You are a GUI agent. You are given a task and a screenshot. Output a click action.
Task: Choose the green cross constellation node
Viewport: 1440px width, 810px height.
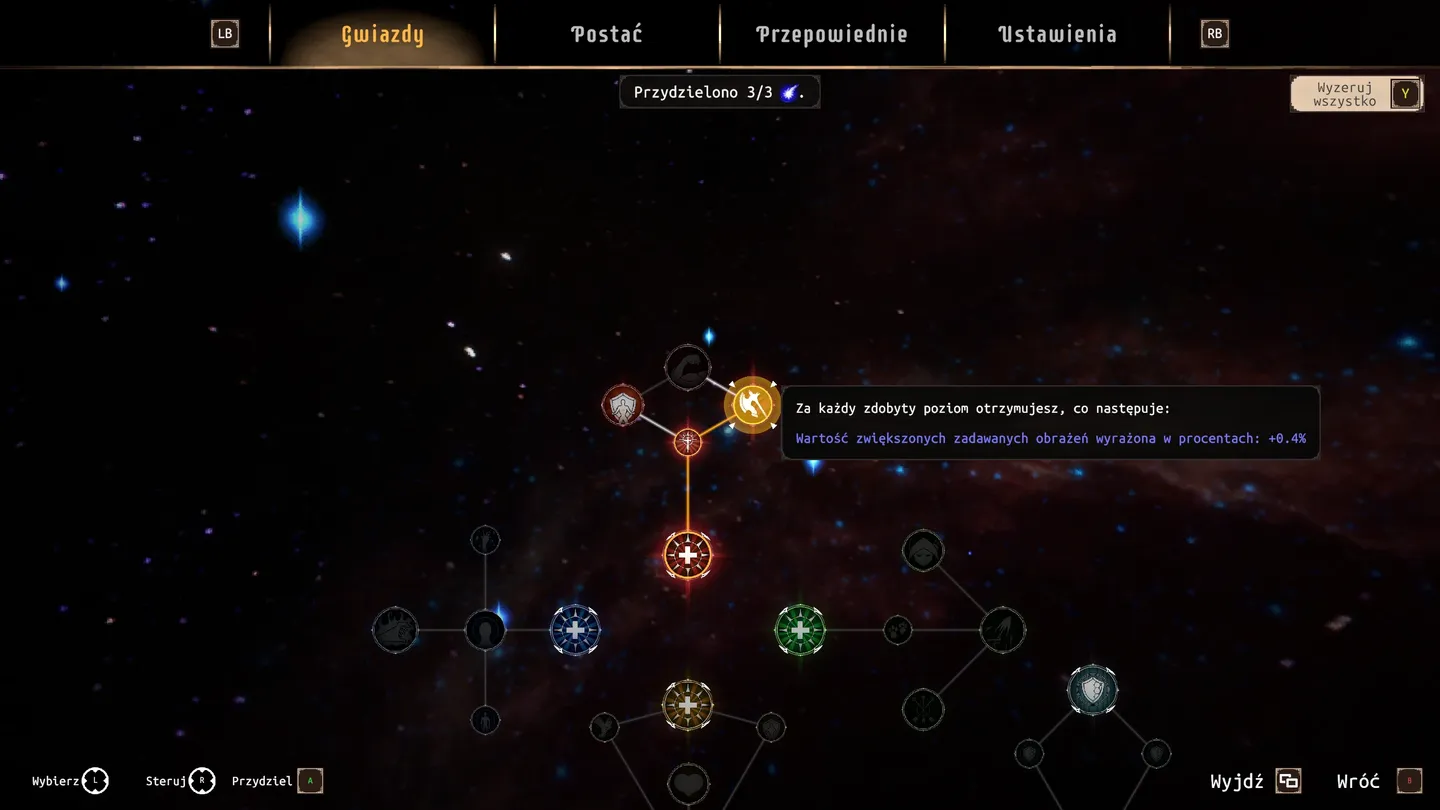[800, 630]
